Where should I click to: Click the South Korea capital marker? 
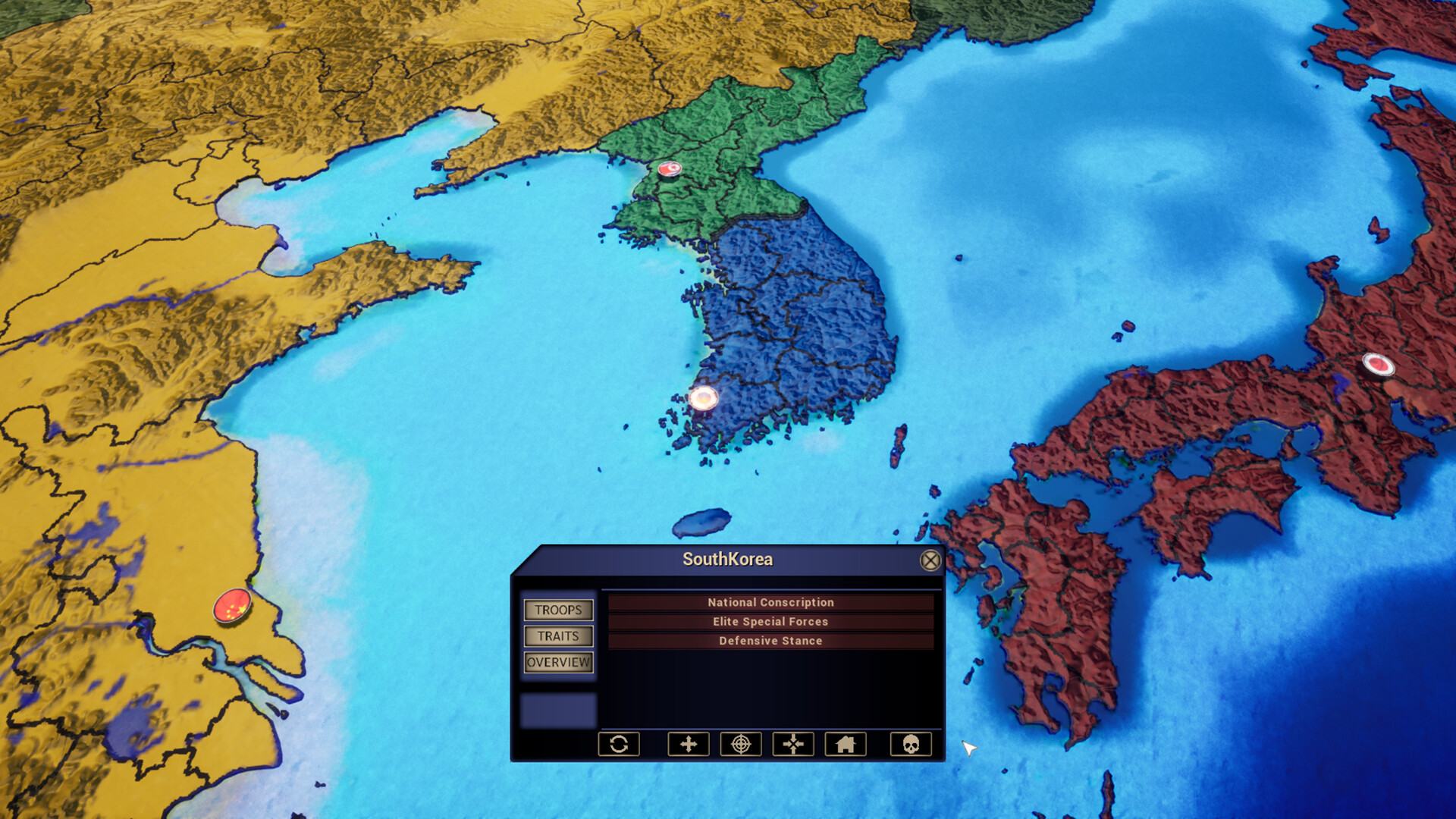pos(704,399)
